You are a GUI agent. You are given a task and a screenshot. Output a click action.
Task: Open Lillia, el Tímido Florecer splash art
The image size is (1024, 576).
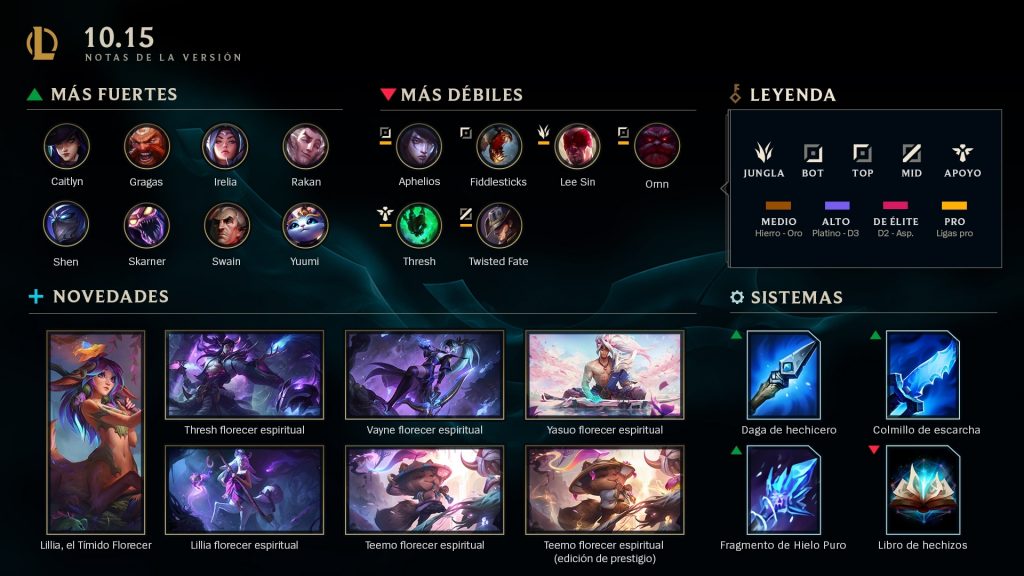(x=96, y=433)
